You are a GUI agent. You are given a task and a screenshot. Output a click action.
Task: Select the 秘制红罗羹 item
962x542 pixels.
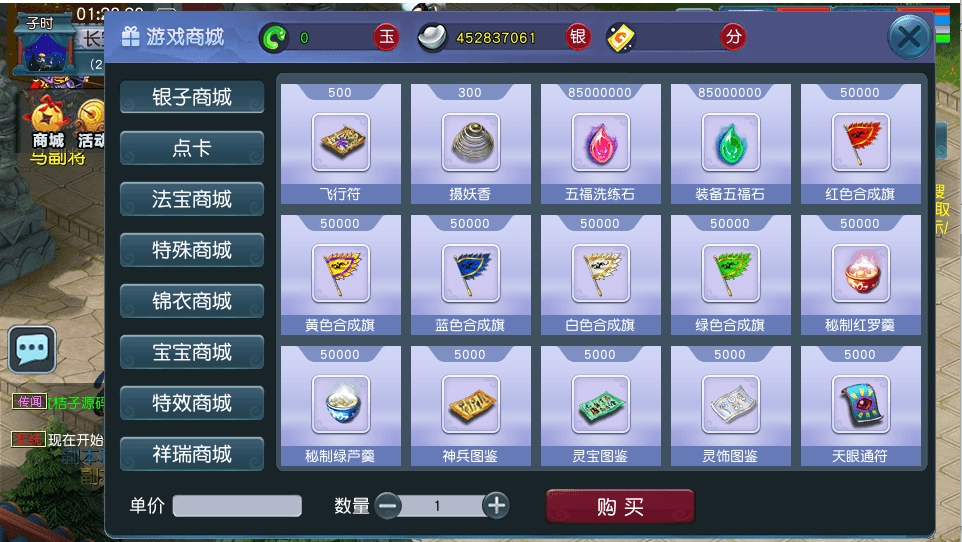coord(860,274)
